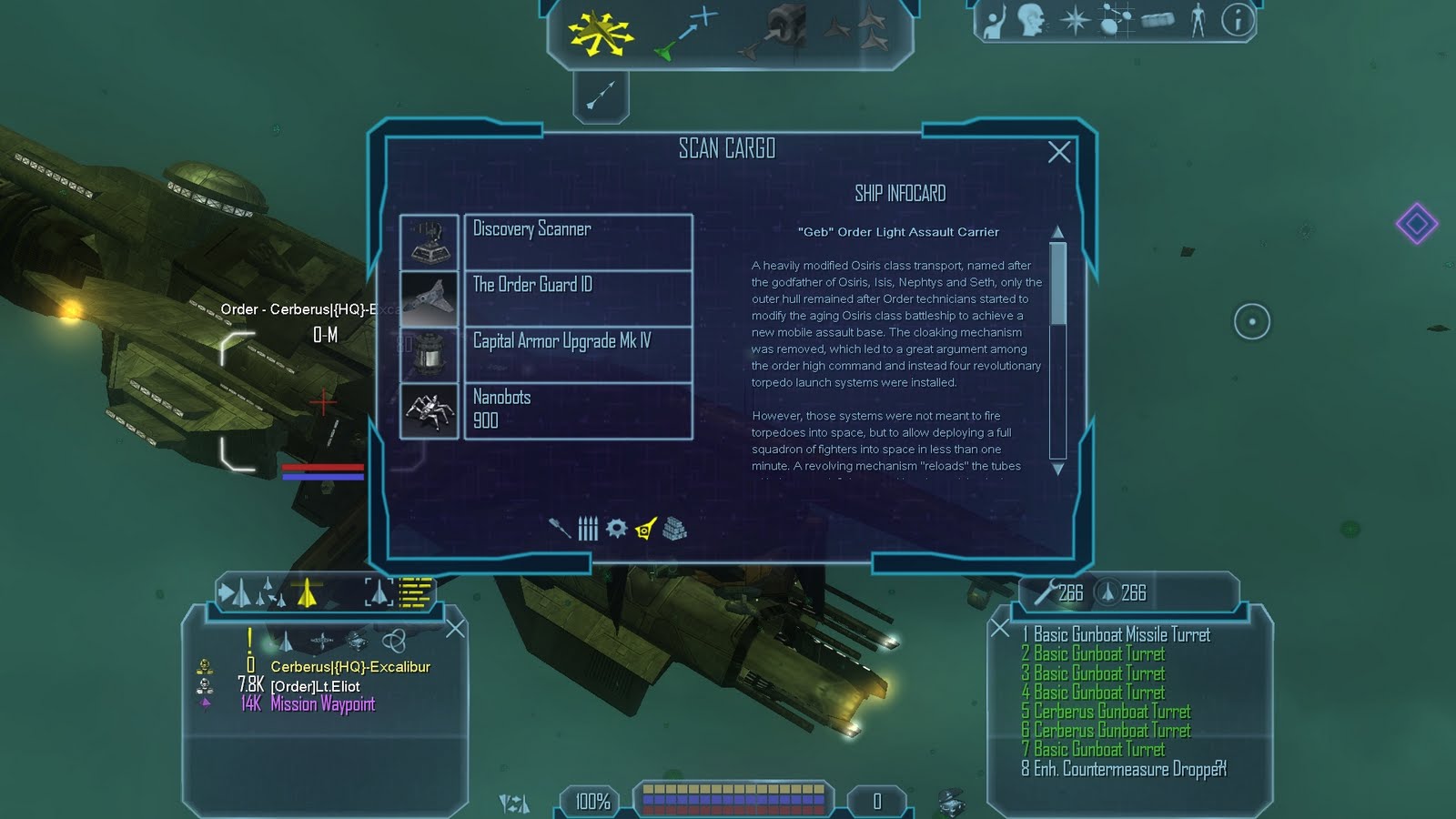Show the ammunition filter (four bullets icon)
Viewport: 1456px width, 819px height.
click(x=588, y=528)
